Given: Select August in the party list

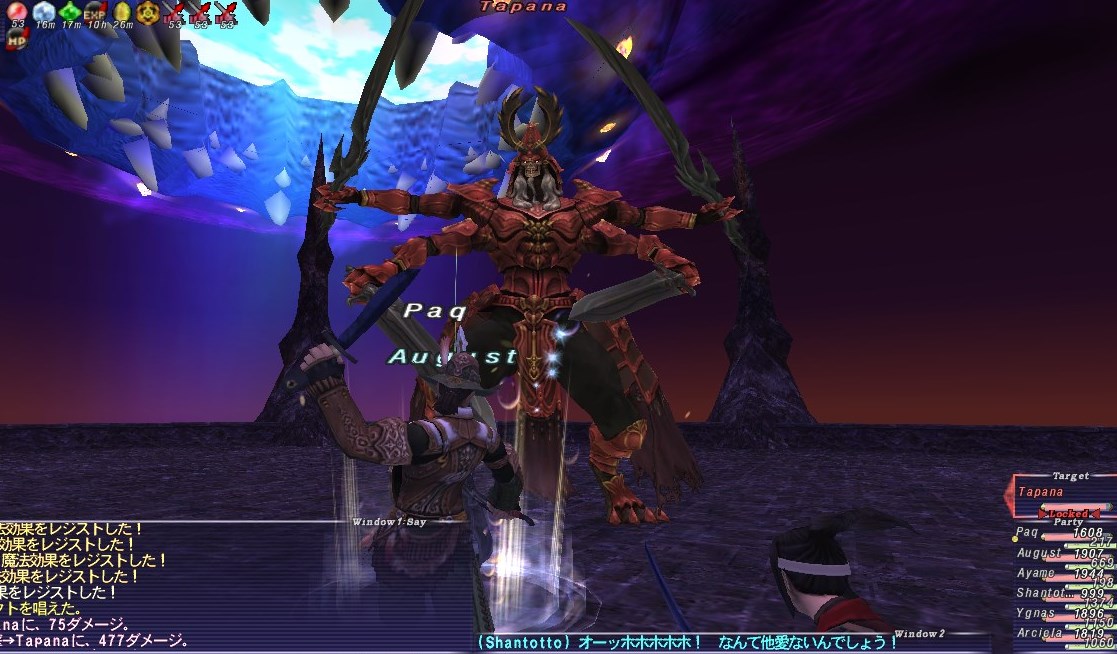Looking at the screenshot, I should click(1039, 553).
